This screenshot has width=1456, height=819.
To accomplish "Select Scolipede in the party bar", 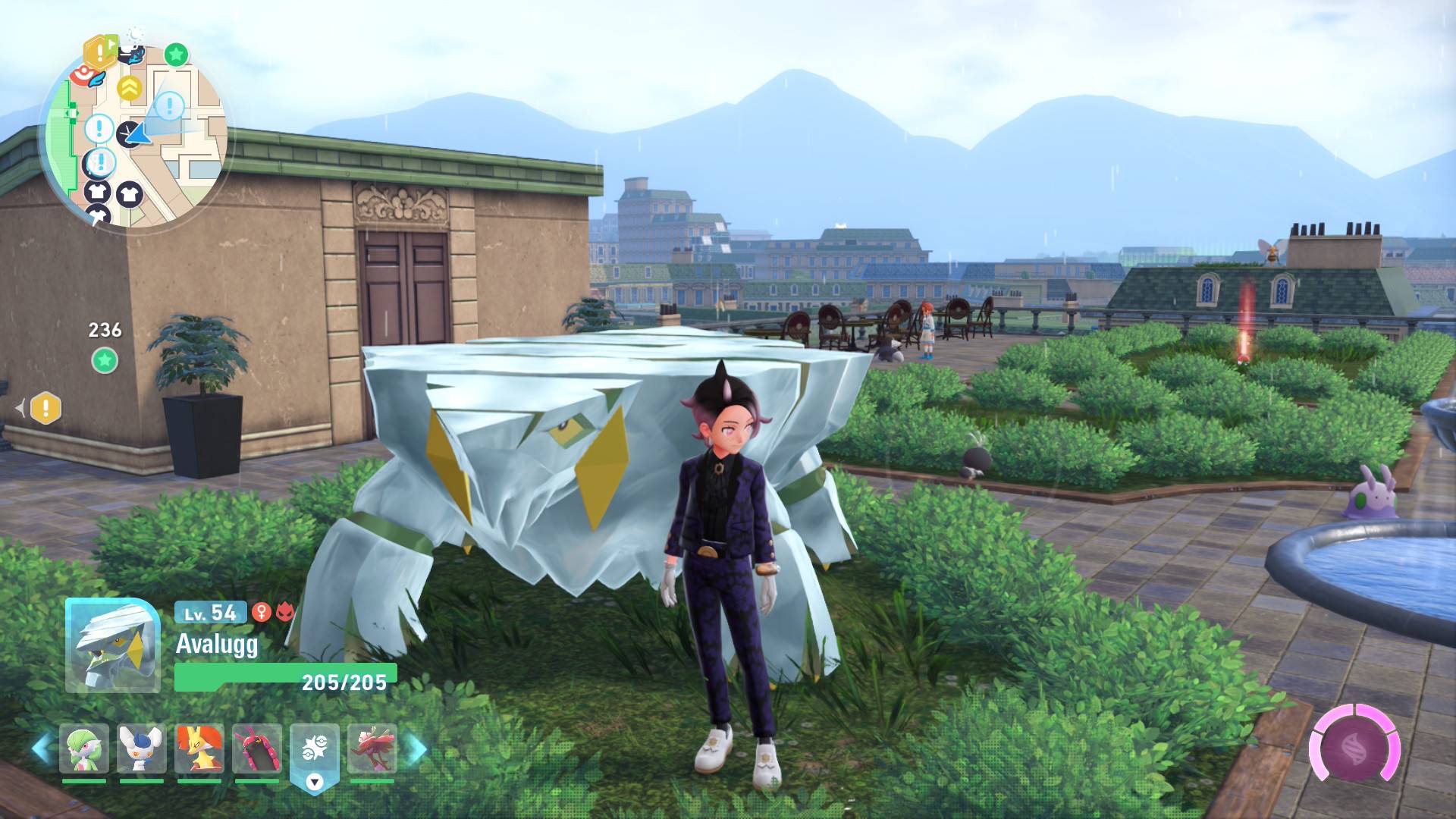I will pos(257,750).
